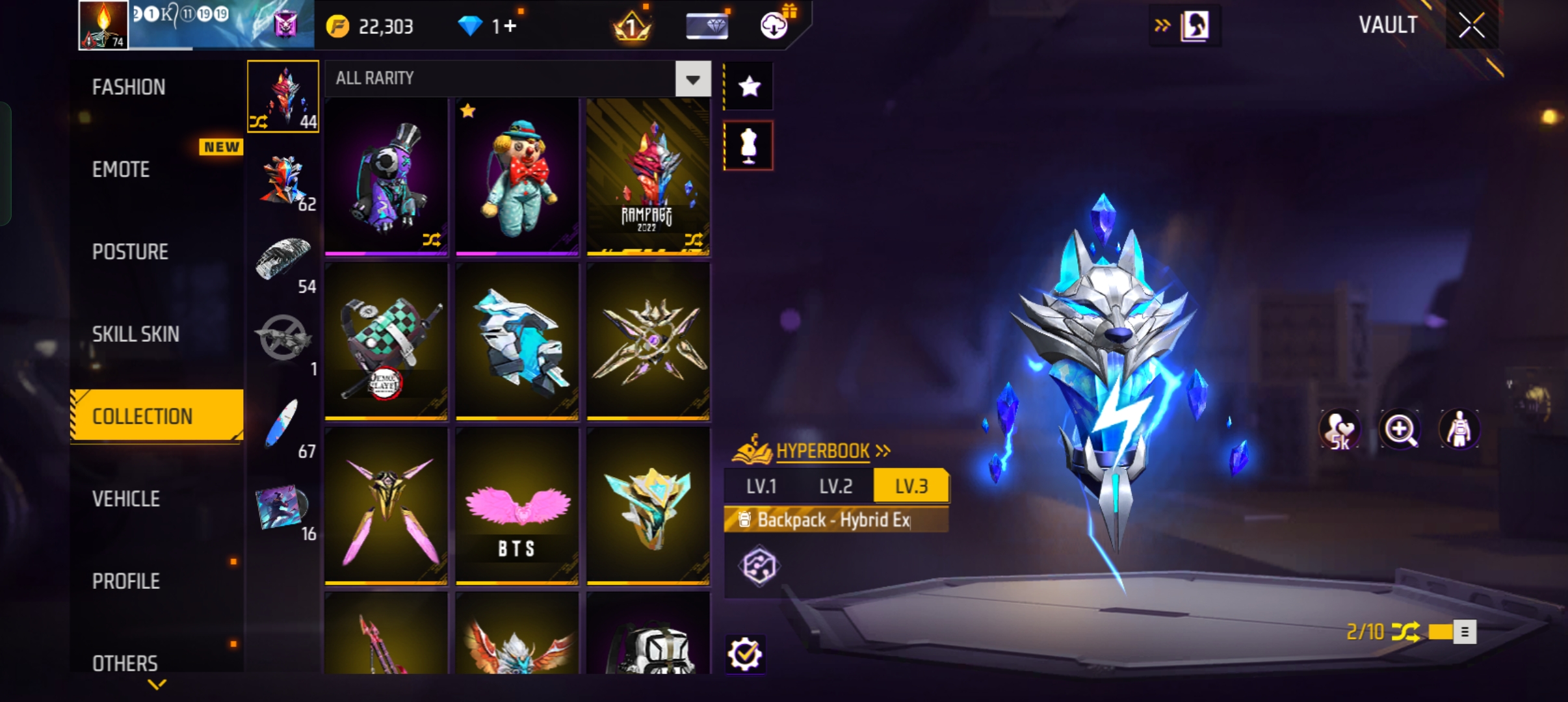Viewport: 1568px width, 702px height.
Task: Select the Profile menu entry
Action: (x=126, y=581)
